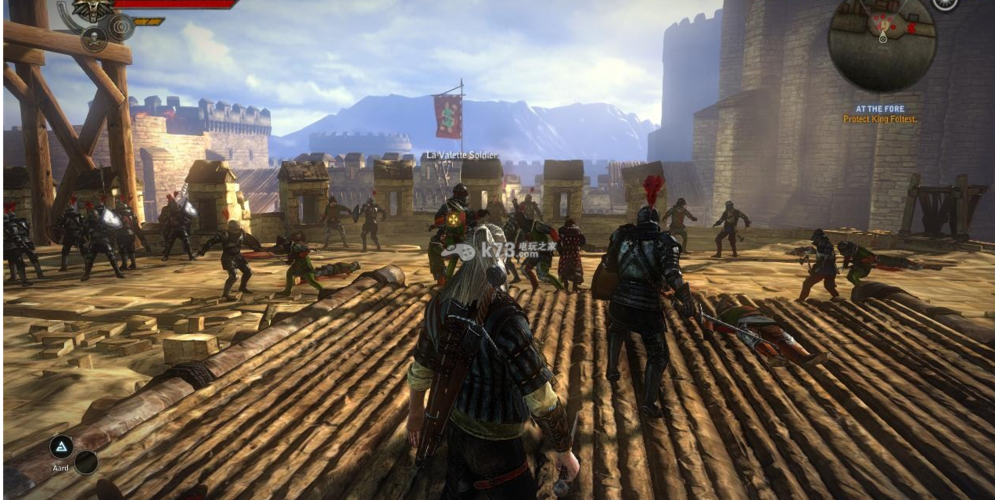Viewport: 995px width, 500px height.
Task: Click the empty quick slot beside Aard
Action: tap(86, 462)
